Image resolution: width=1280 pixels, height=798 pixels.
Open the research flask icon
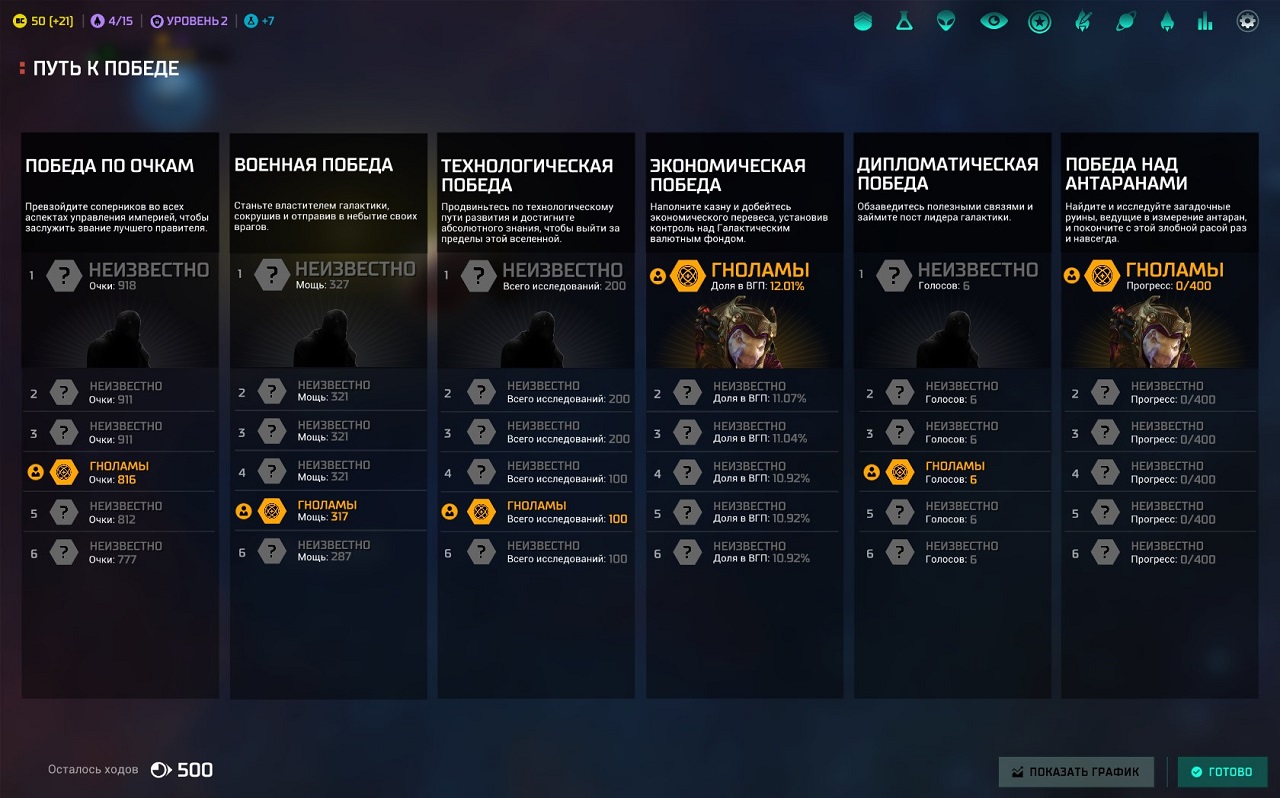pyautogui.click(x=904, y=21)
